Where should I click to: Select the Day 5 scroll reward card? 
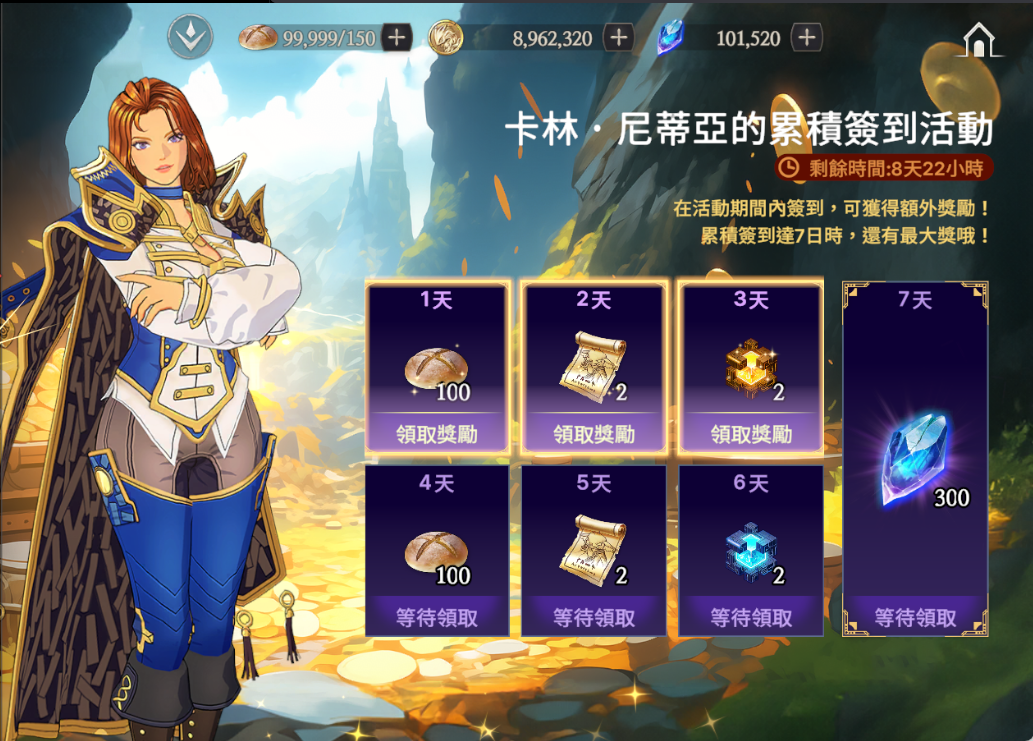point(594,549)
